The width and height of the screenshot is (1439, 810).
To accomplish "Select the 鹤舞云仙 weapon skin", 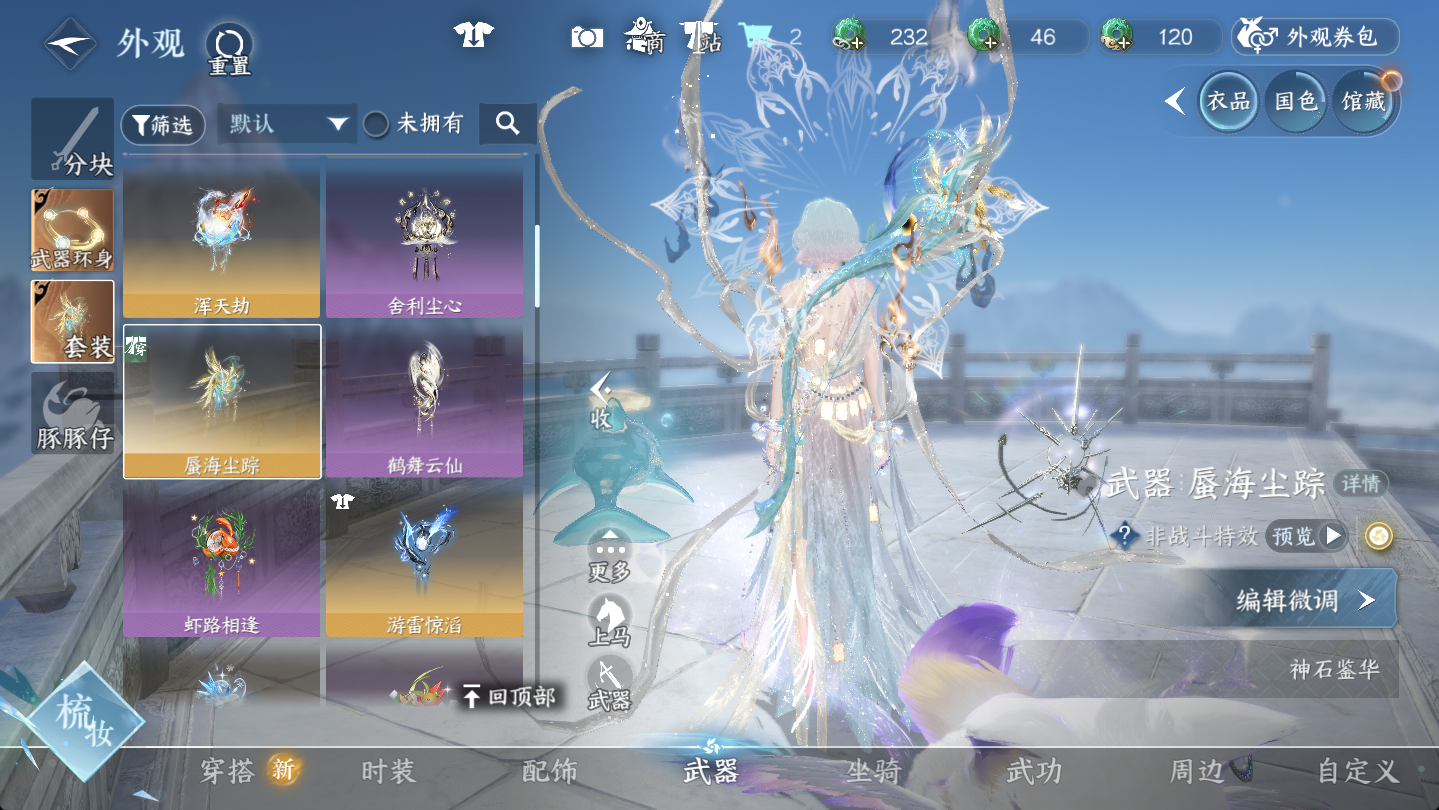I will point(424,402).
